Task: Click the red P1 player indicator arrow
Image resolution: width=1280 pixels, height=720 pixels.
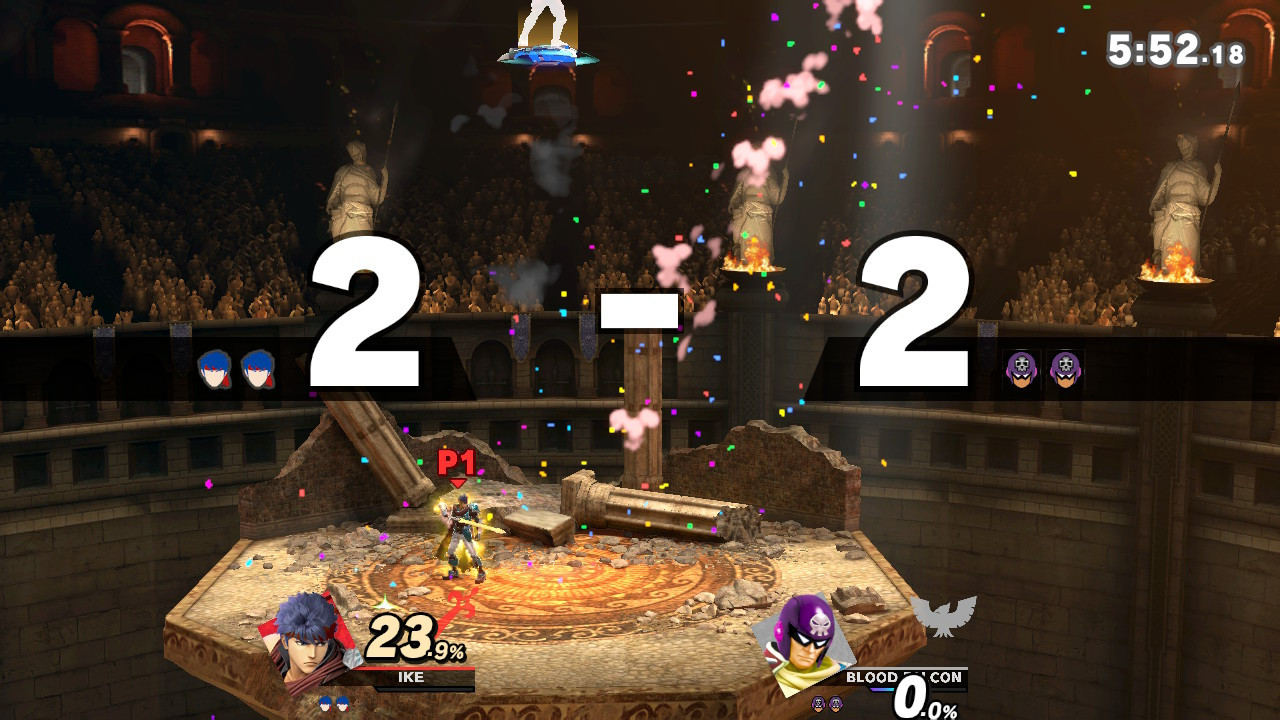Action: click(458, 466)
